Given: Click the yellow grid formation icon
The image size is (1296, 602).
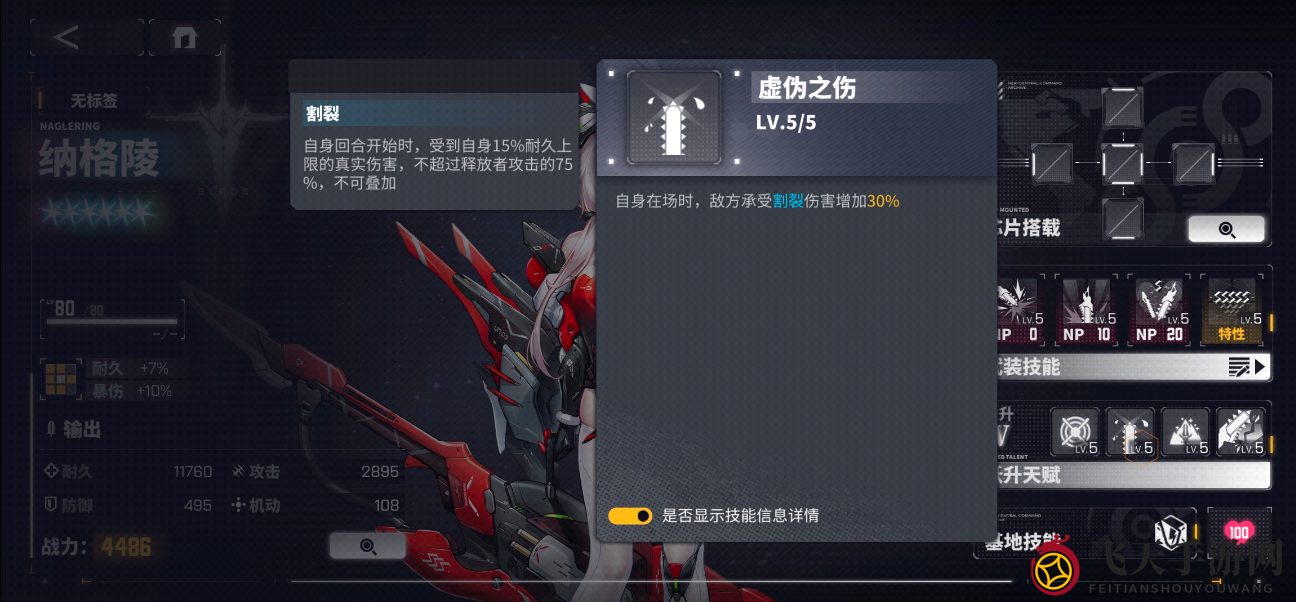Looking at the screenshot, I should click(61, 380).
